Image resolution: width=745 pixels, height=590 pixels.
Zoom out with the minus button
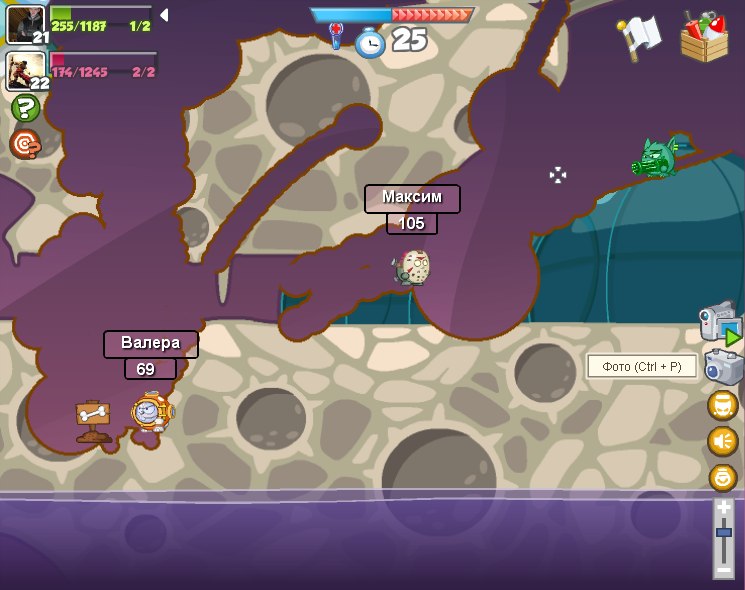click(x=724, y=570)
